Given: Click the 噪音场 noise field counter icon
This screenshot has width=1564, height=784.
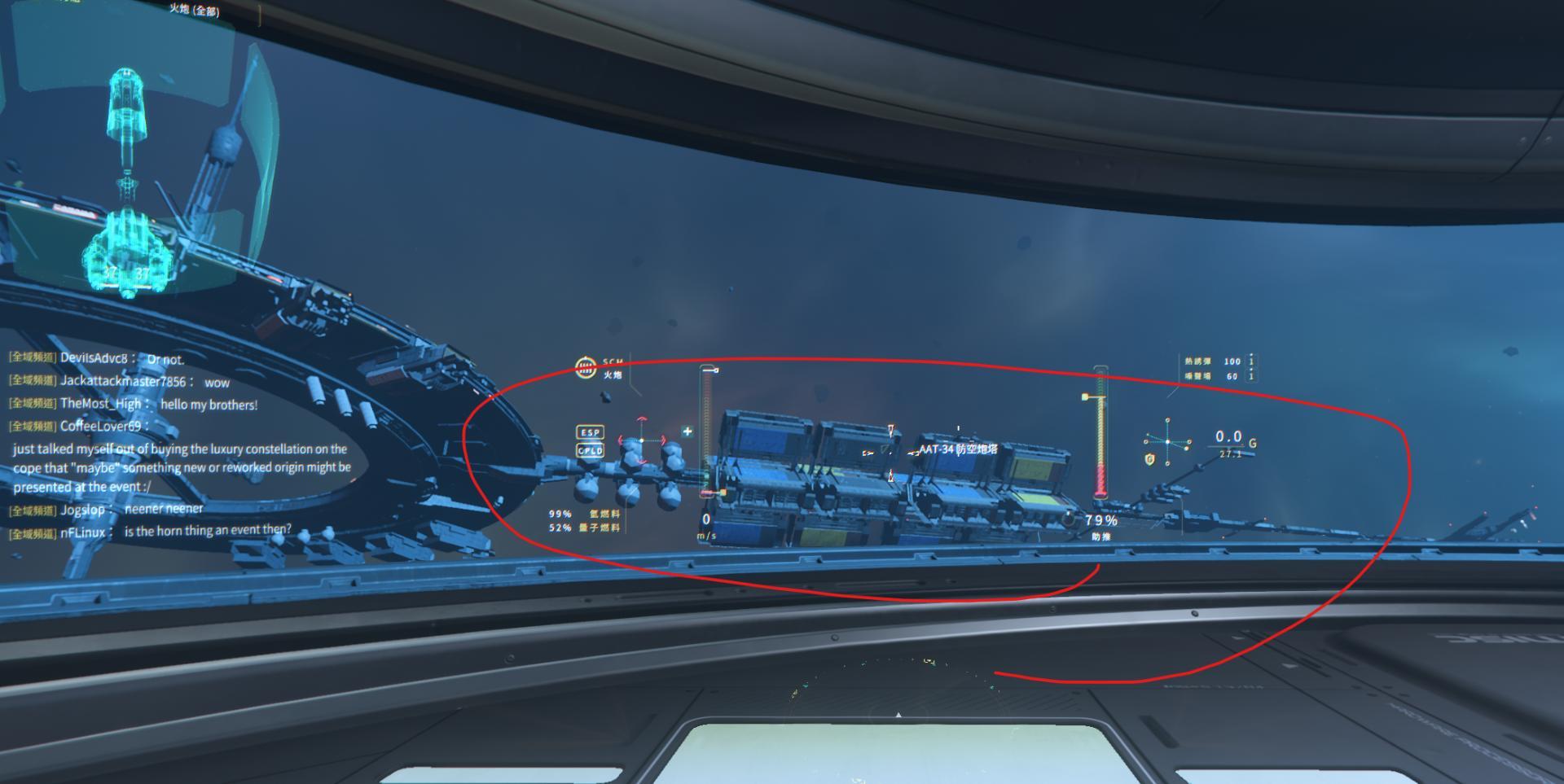Looking at the screenshot, I should click(x=1250, y=376).
